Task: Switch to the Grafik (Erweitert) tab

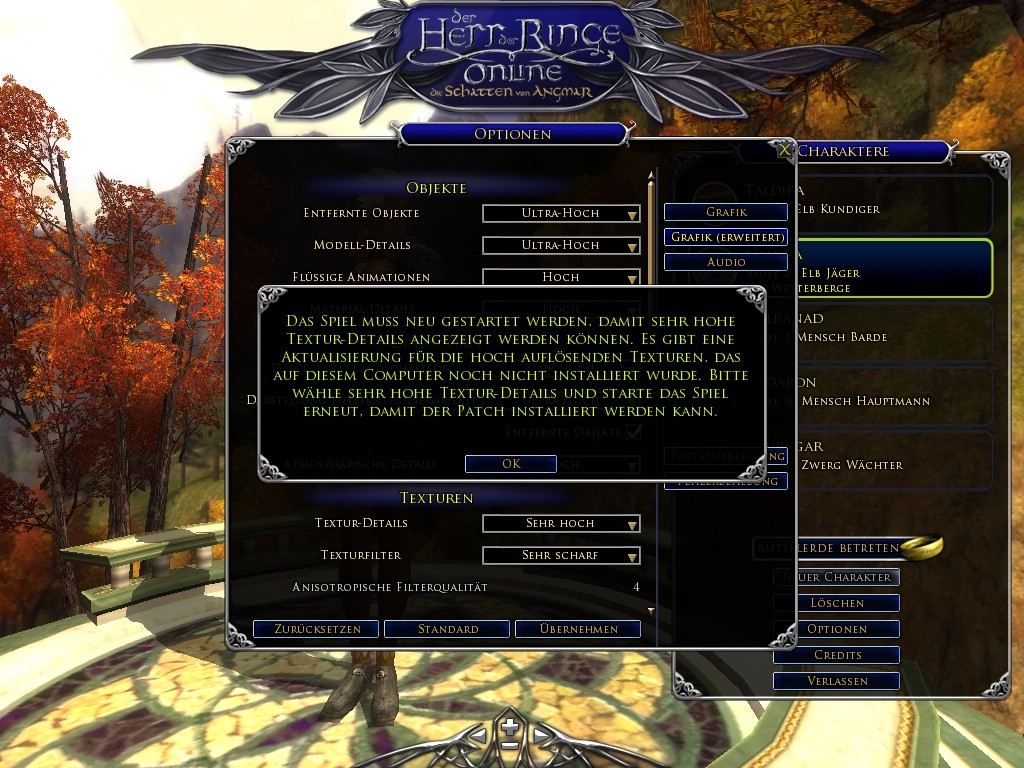Action: click(726, 237)
